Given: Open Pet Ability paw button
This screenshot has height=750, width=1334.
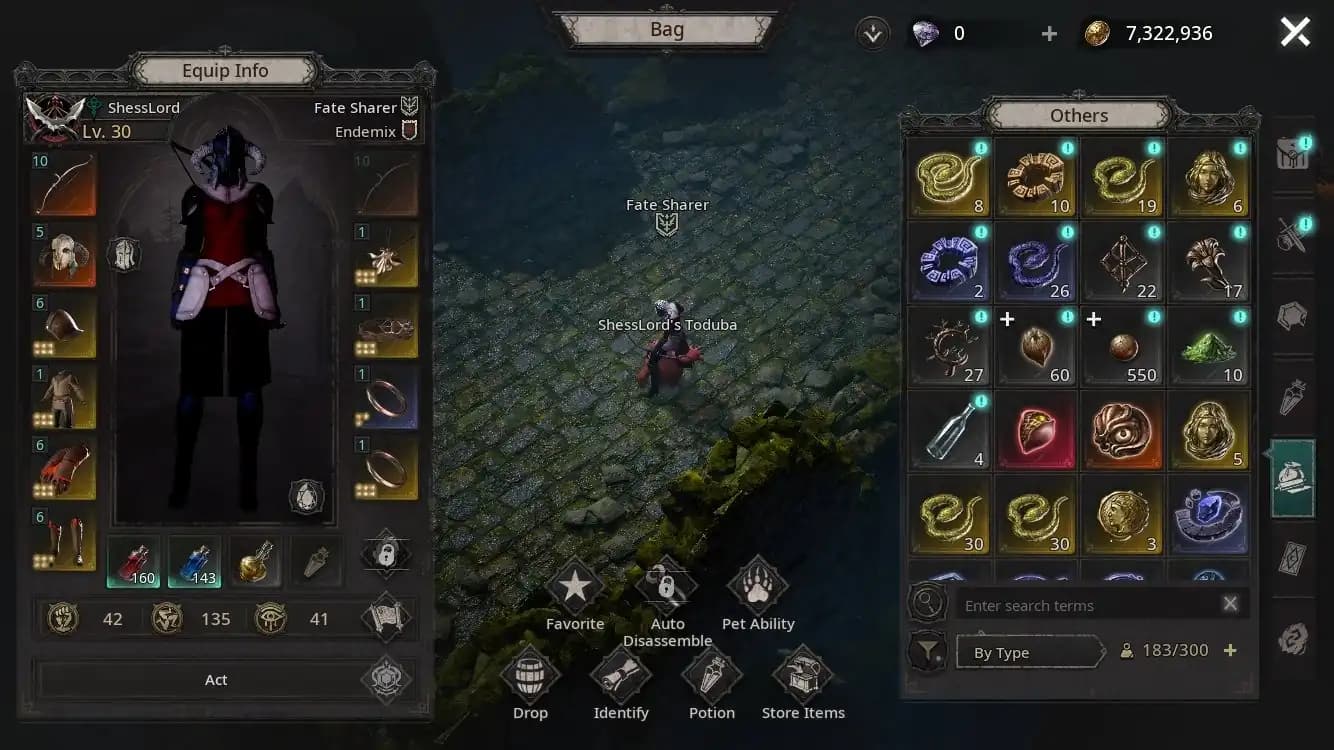Looking at the screenshot, I should [758, 589].
